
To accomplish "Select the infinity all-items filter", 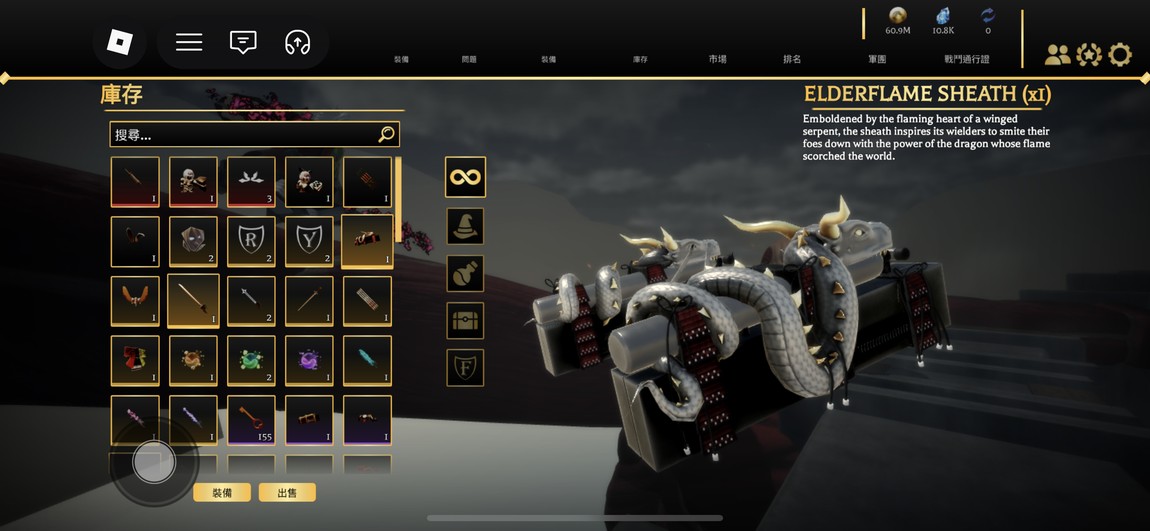I will click(465, 177).
